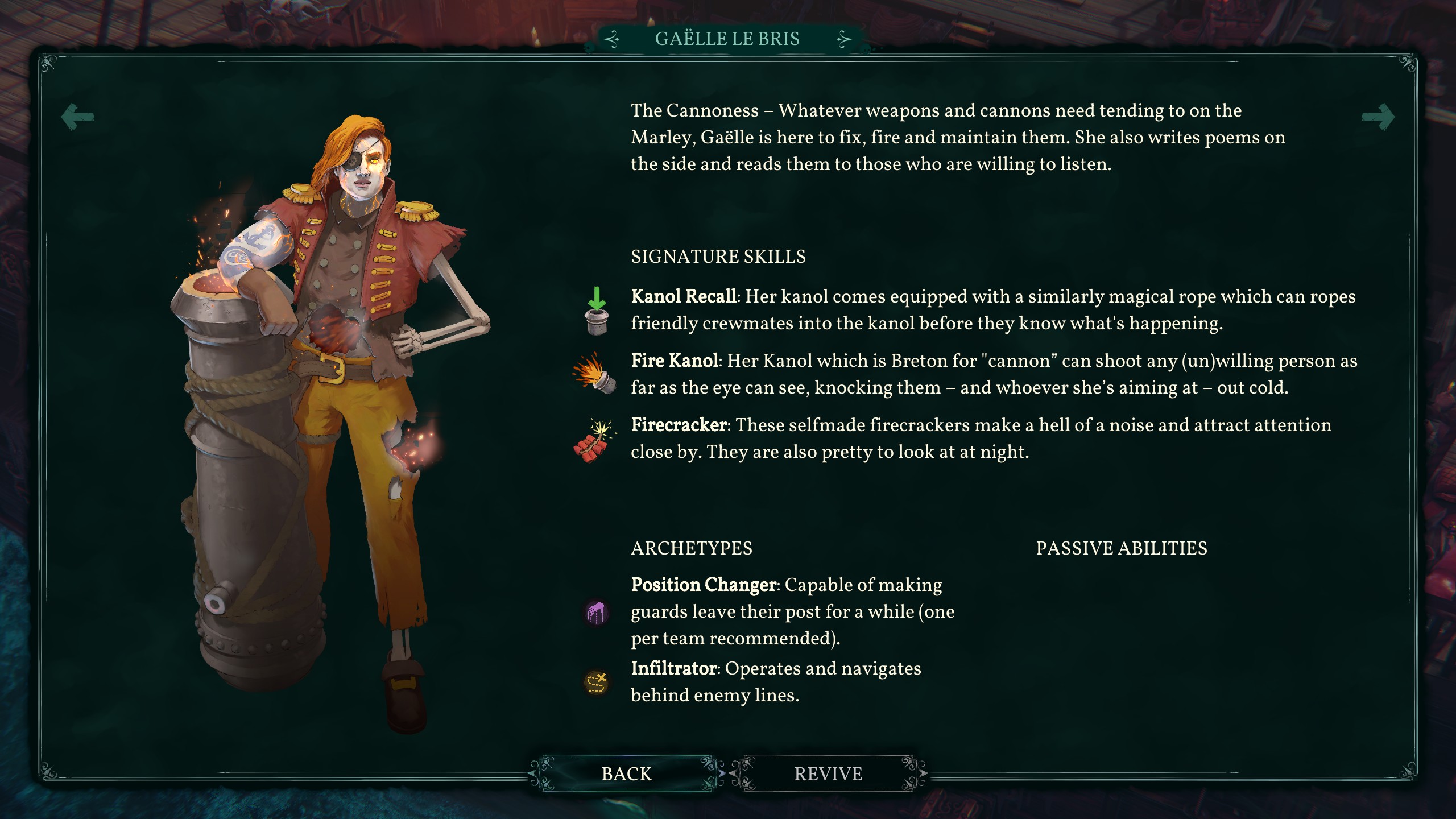The height and width of the screenshot is (819, 1456).
Task: Go back with the BACK button
Action: point(626,774)
